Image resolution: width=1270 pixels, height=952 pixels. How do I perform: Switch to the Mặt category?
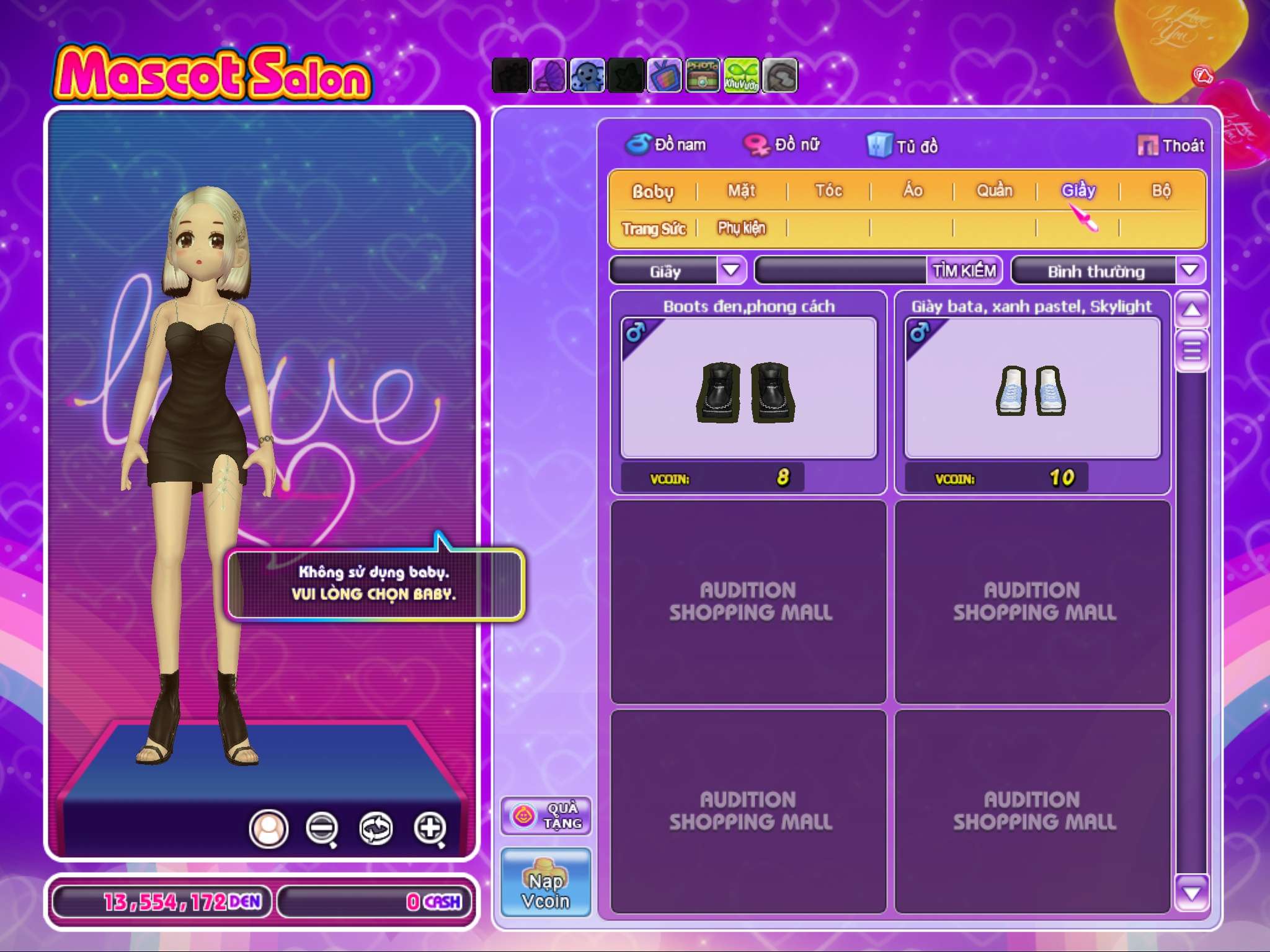click(x=741, y=191)
